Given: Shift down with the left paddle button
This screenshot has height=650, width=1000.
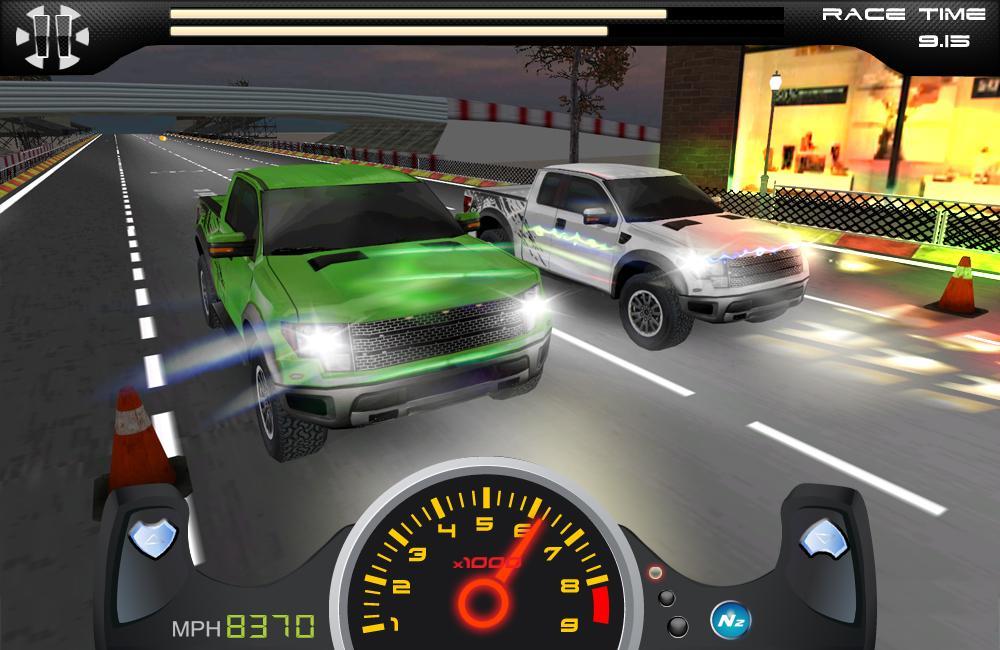Looking at the screenshot, I should 153,539.
